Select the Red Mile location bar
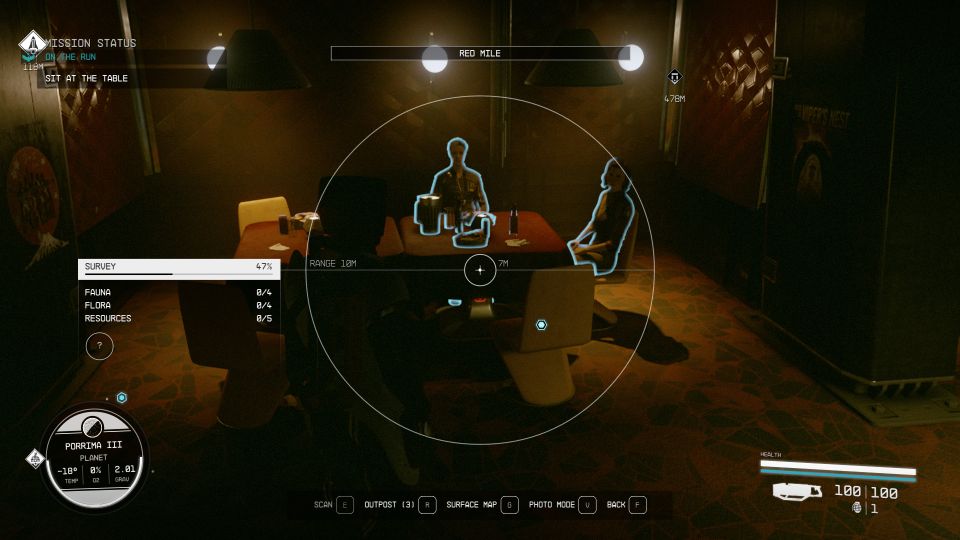Image resolution: width=960 pixels, height=540 pixels. (480, 53)
